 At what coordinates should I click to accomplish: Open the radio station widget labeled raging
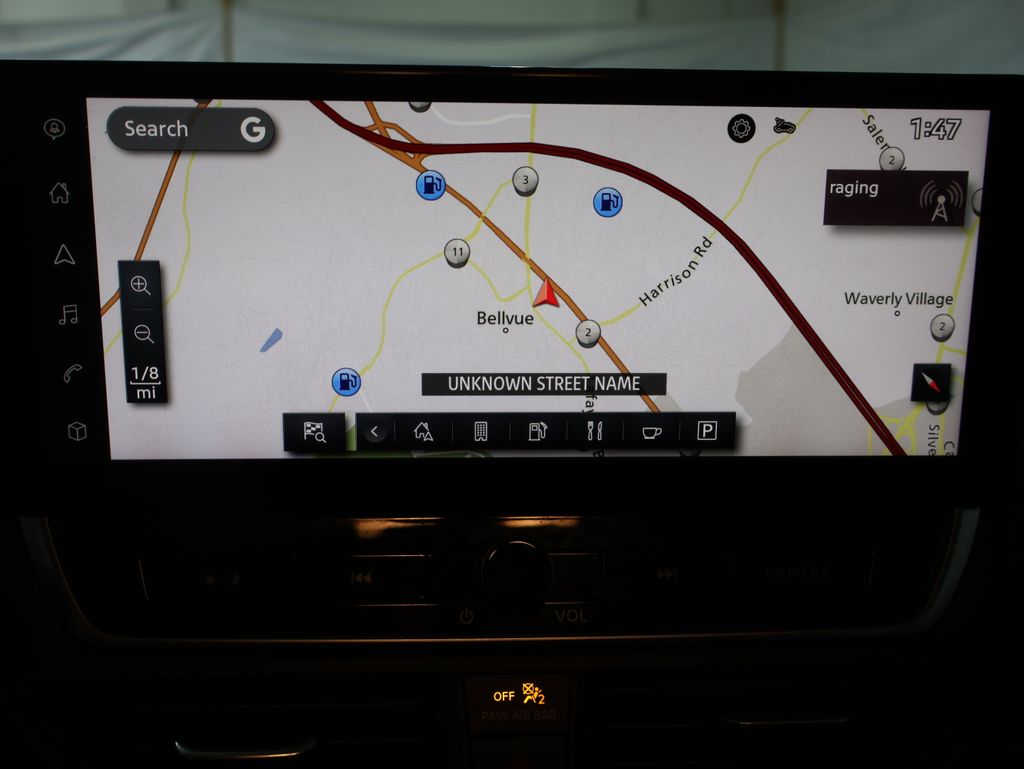(895, 197)
